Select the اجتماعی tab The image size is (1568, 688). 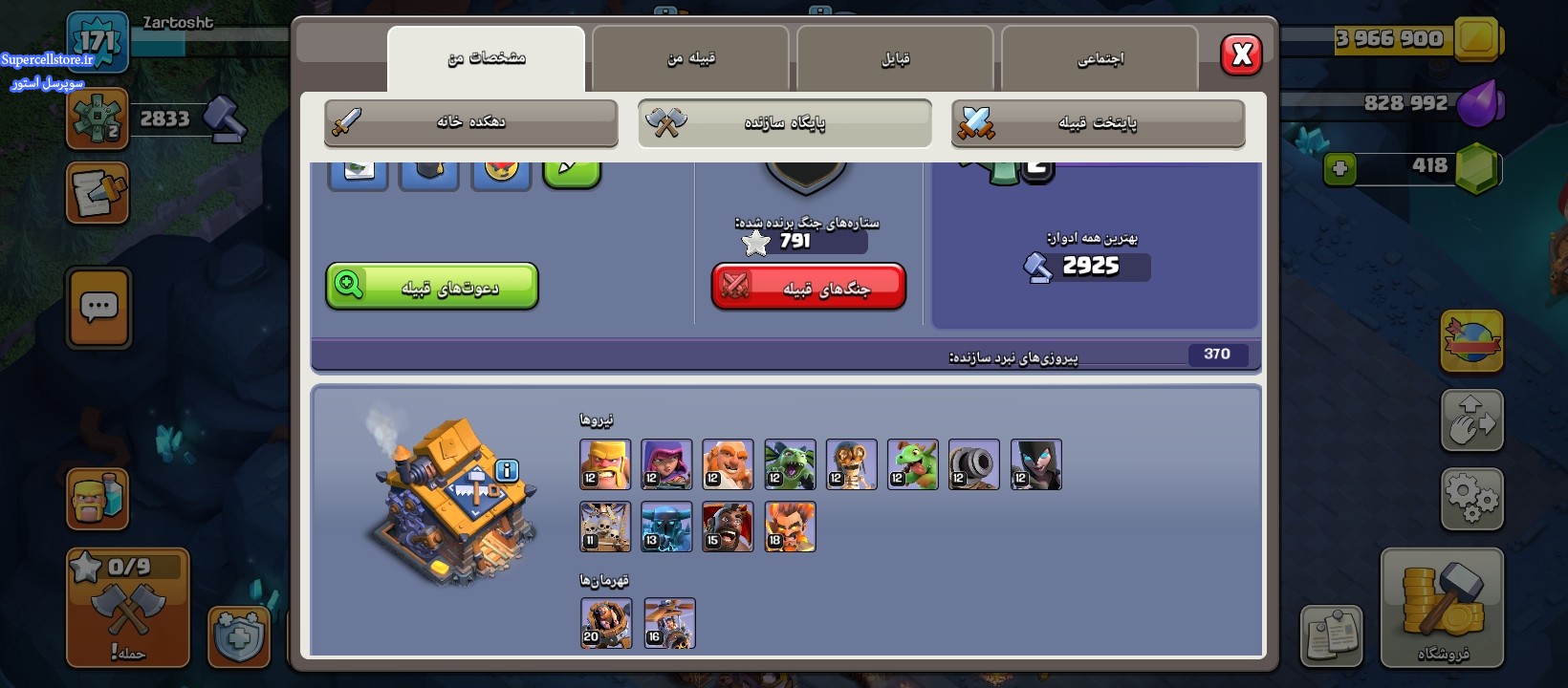pyautogui.click(x=1100, y=58)
